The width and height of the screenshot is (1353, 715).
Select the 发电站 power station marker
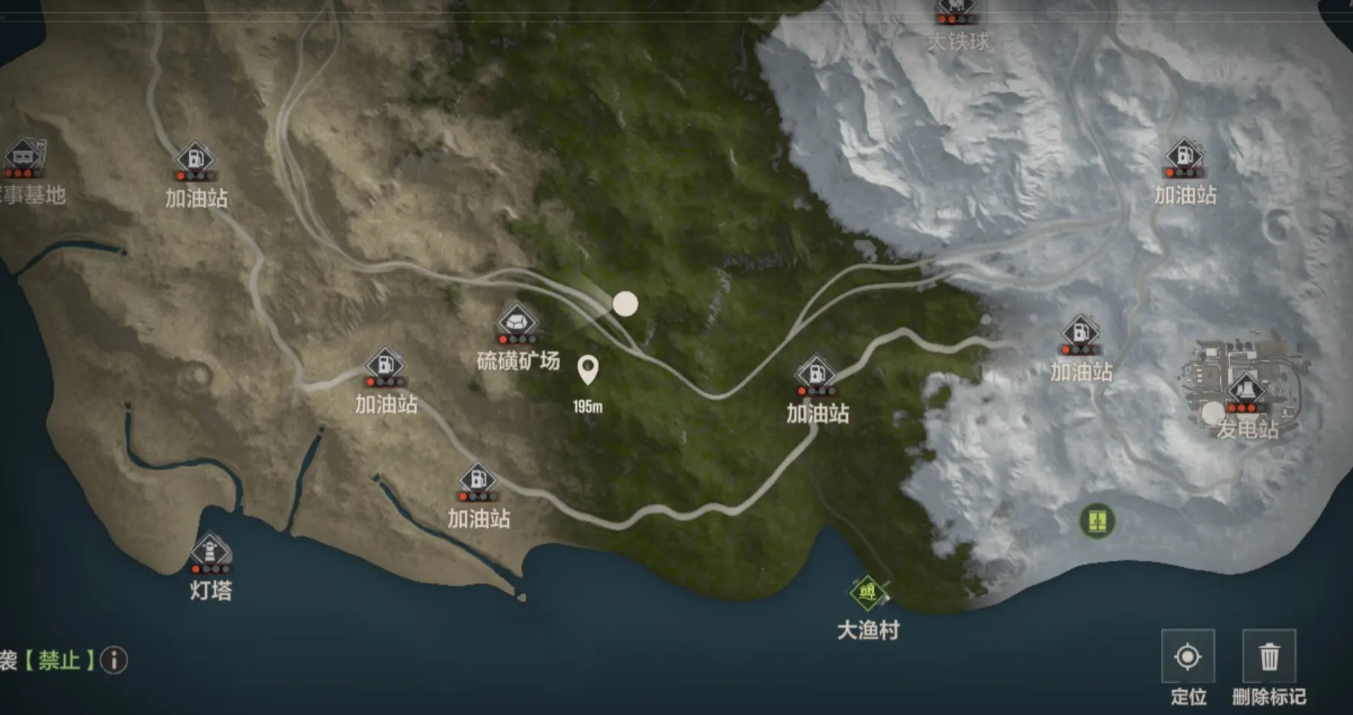point(1245,392)
